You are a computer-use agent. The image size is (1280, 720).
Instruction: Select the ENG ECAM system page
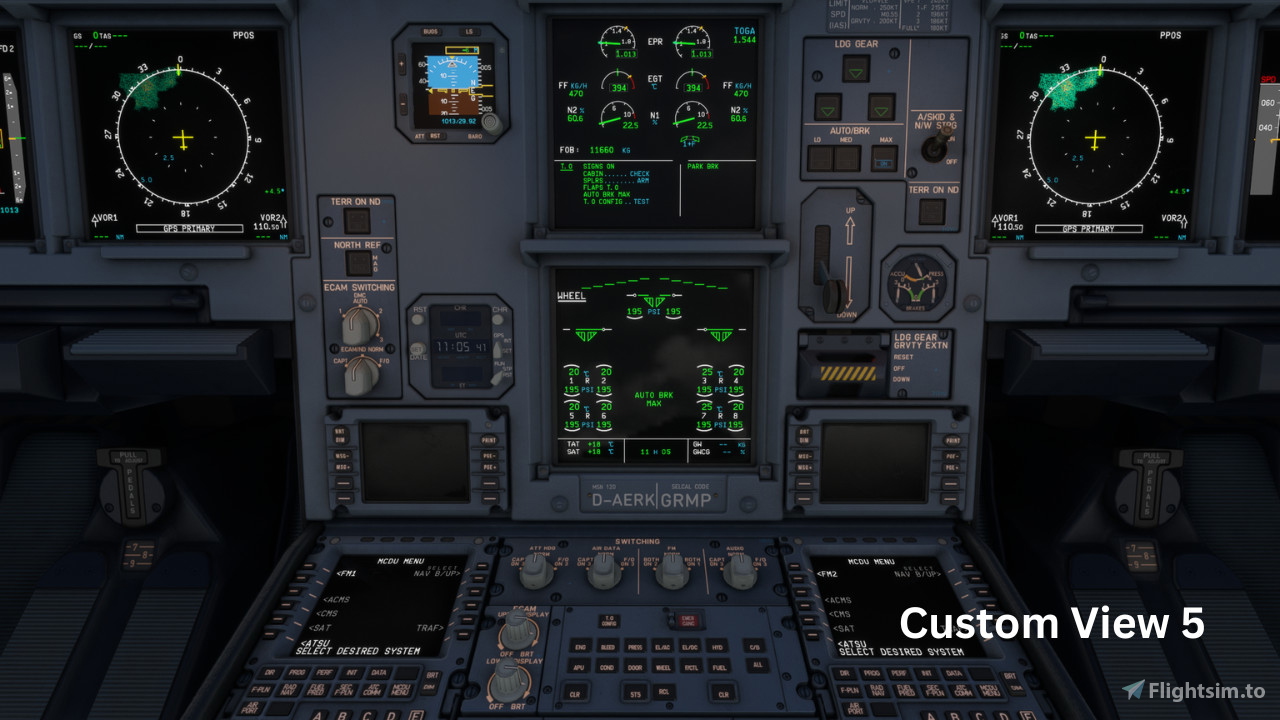pyautogui.click(x=579, y=646)
